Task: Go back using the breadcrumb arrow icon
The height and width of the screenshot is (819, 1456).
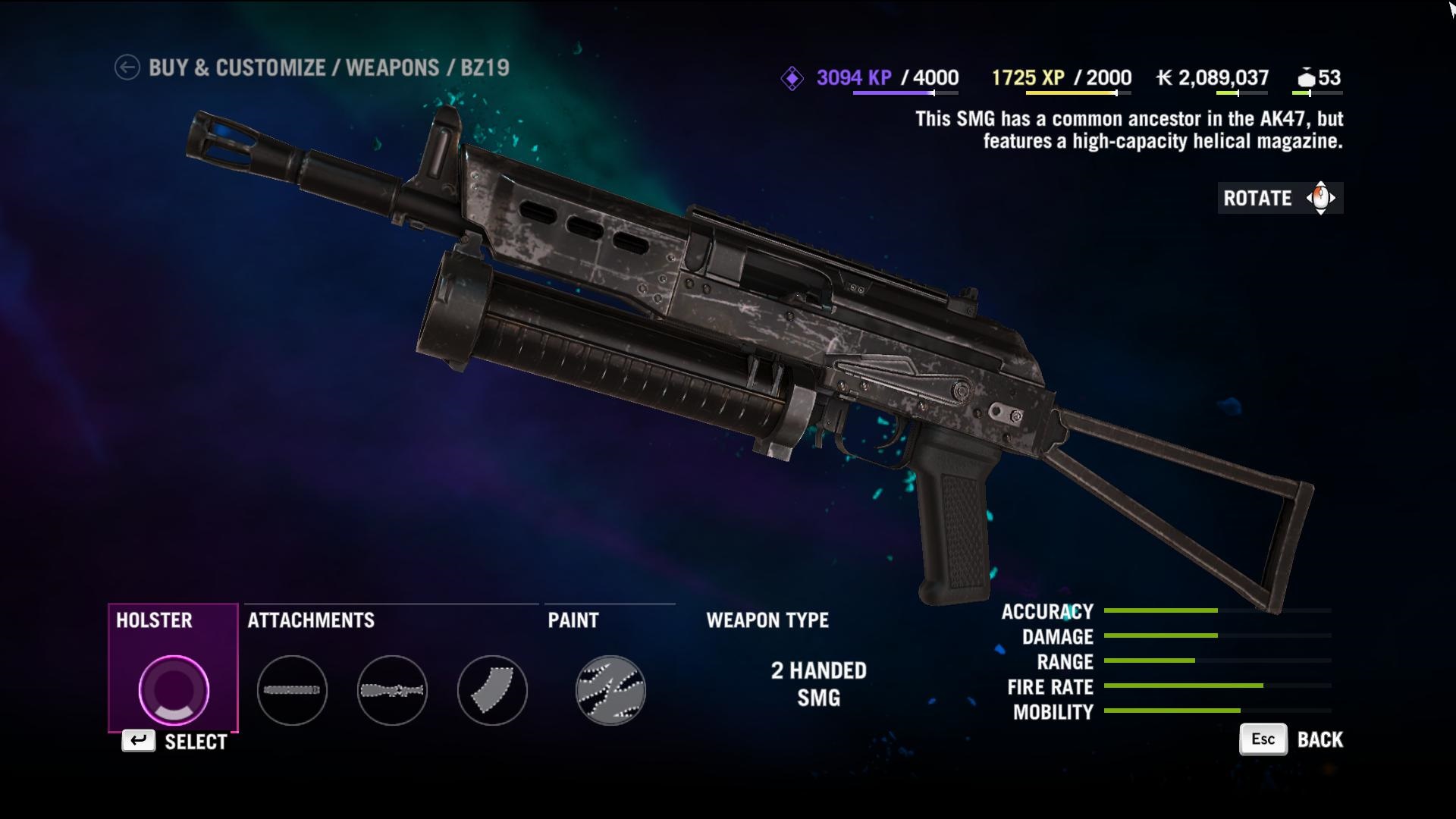Action: 127,67
